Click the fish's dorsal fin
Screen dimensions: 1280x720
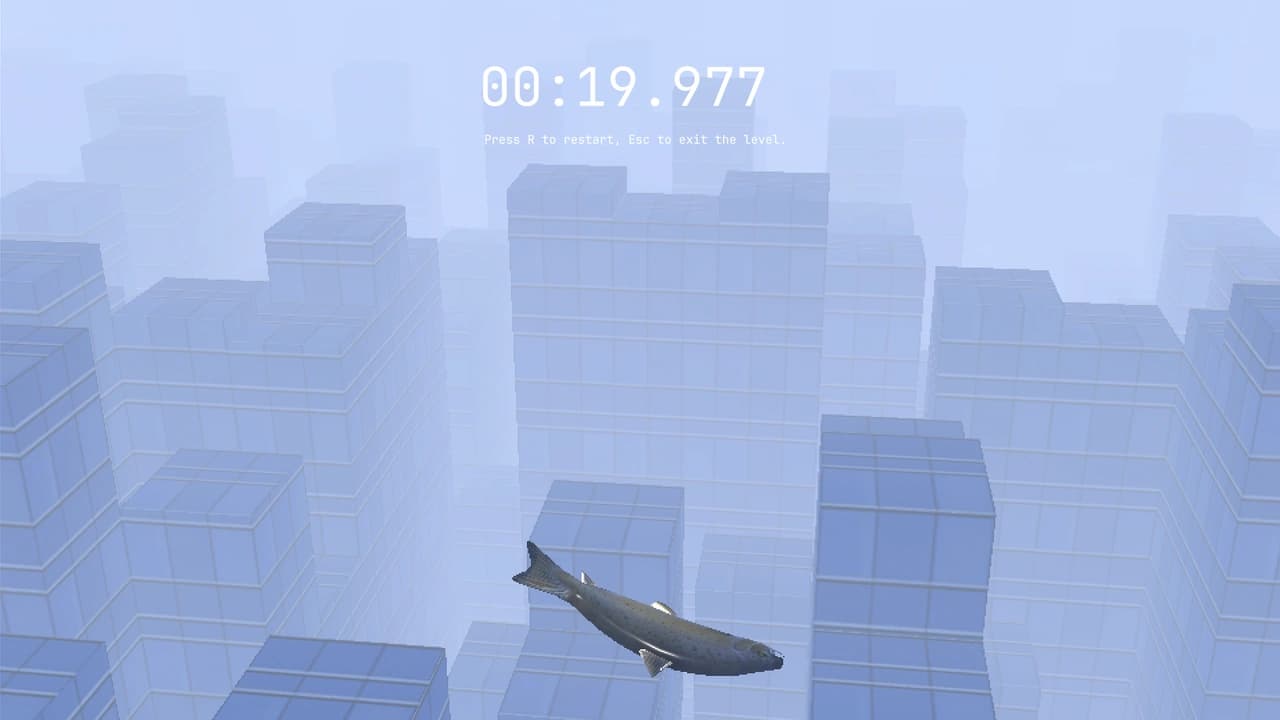tap(660, 607)
